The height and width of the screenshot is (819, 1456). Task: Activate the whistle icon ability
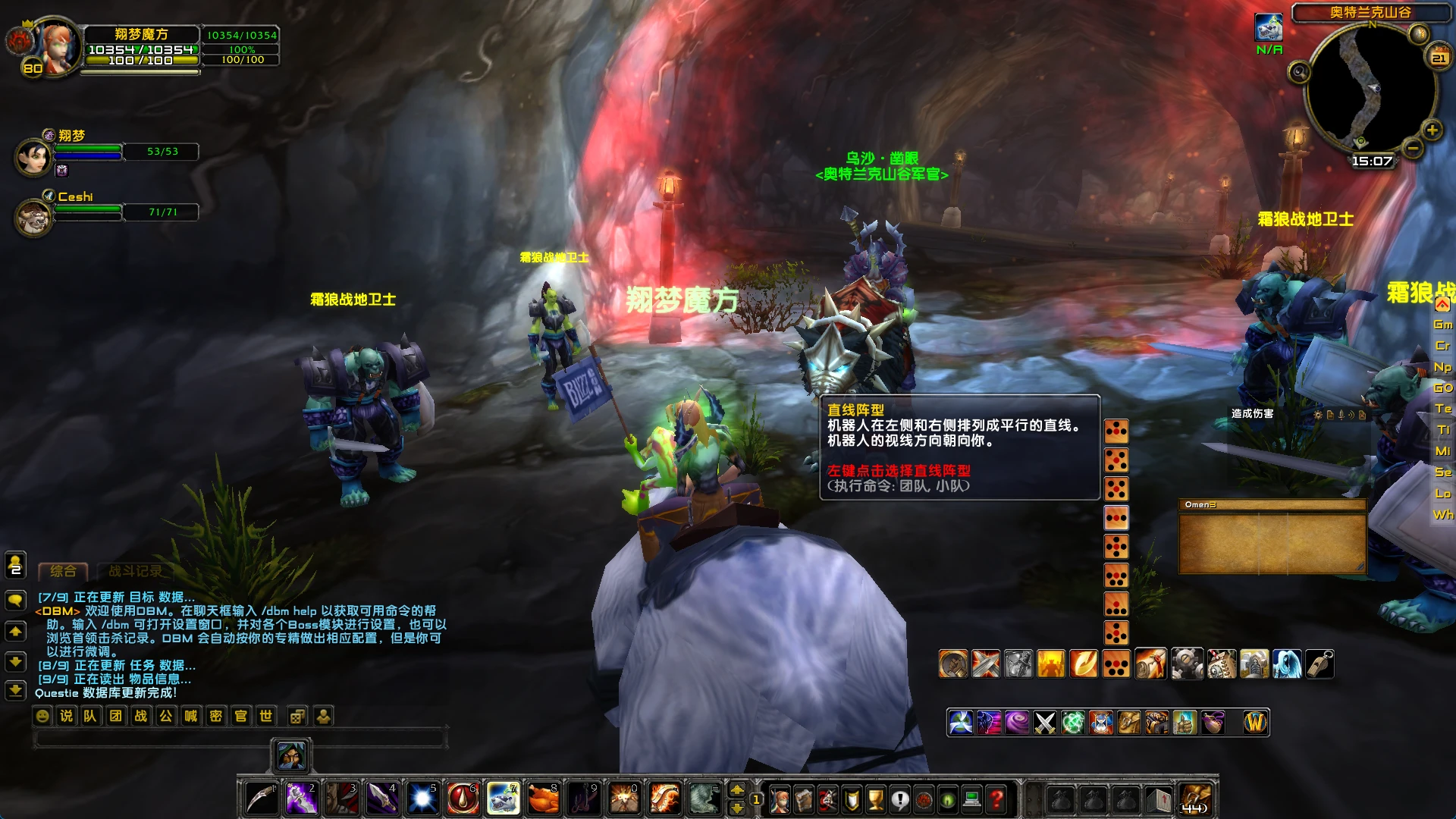[x=1319, y=664]
